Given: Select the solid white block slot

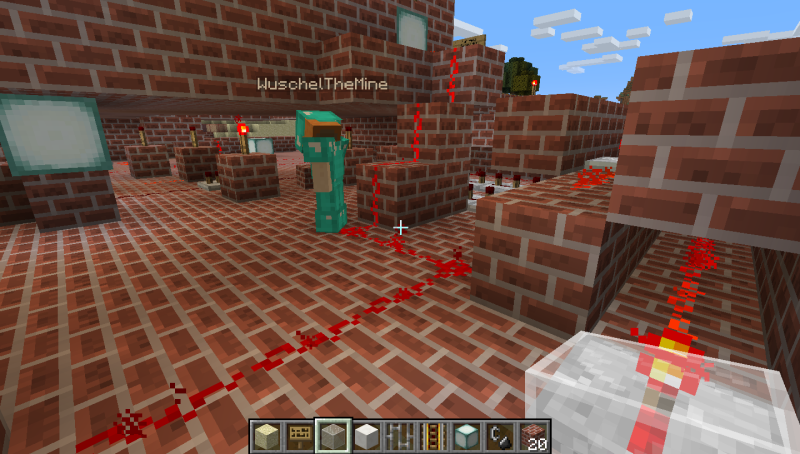Looking at the screenshot, I should coord(367,436).
